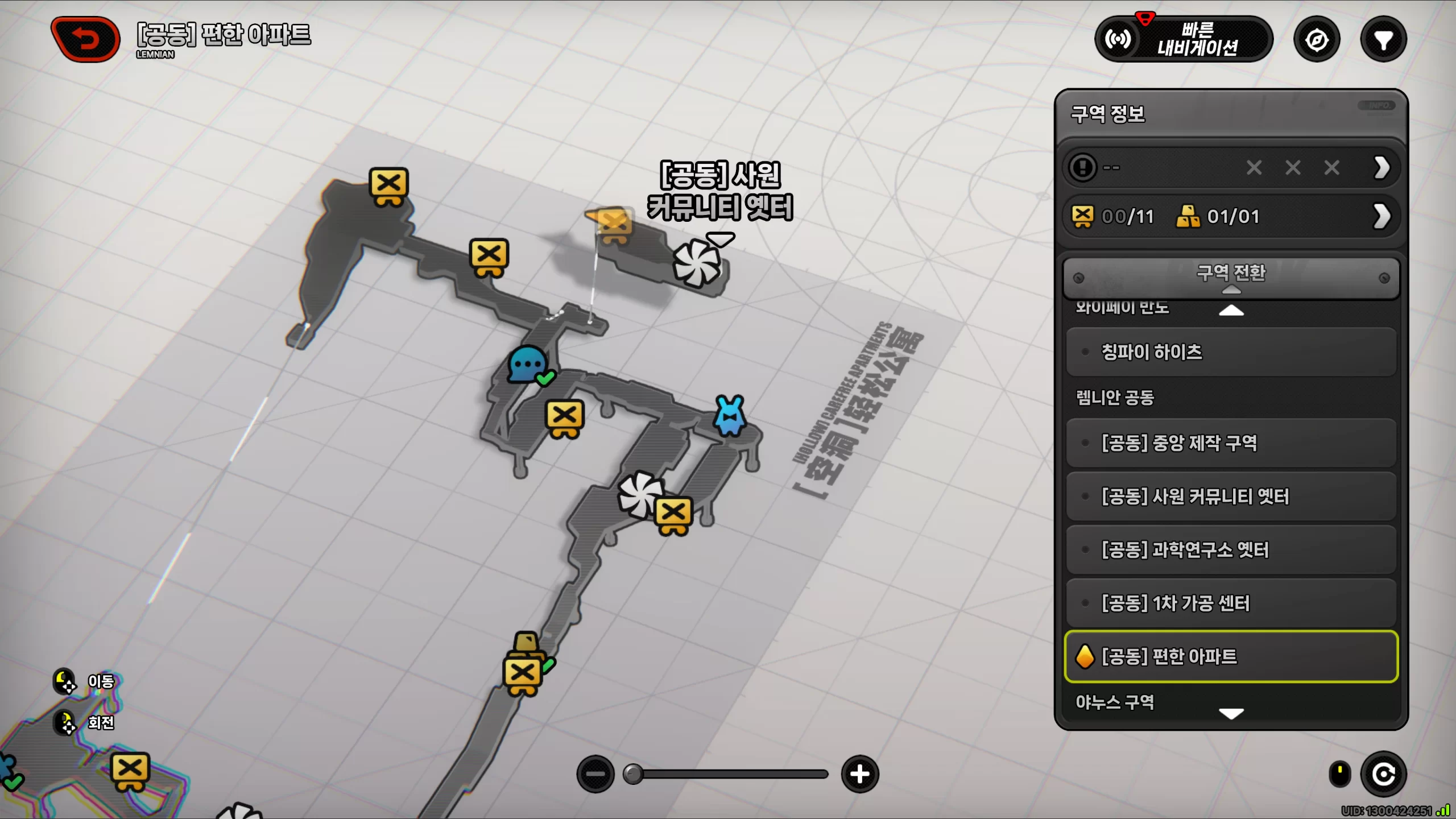Image resolution: width=1456 pixels, height=819 pixels.
Task: Switch to [공동] 1차 가공 센터
Action: pyautogui.click(x=1231, y=603)
